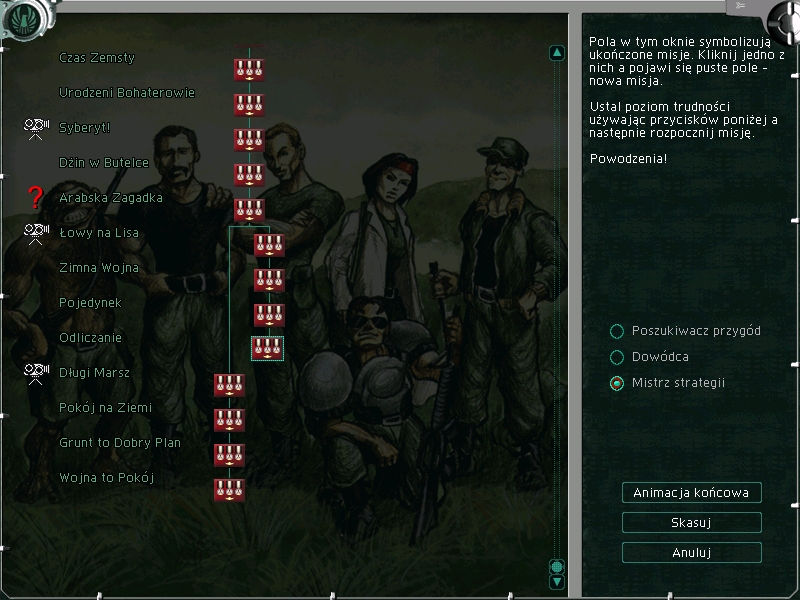Click the Skasuj button

point(691,522)
